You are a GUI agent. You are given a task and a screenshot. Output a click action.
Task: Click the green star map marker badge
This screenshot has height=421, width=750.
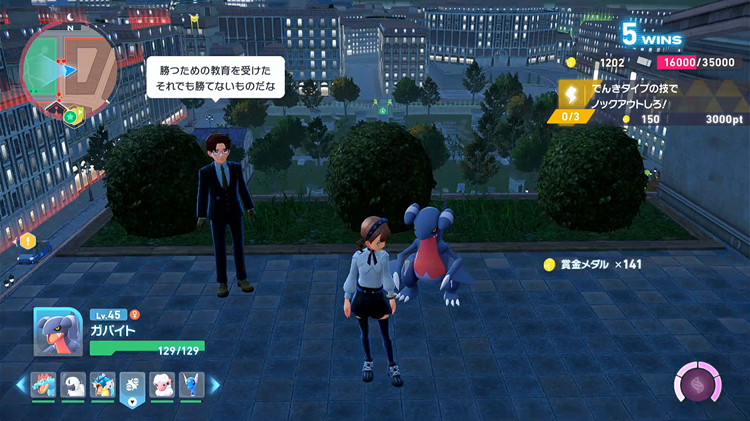click(x=71, y=116)
